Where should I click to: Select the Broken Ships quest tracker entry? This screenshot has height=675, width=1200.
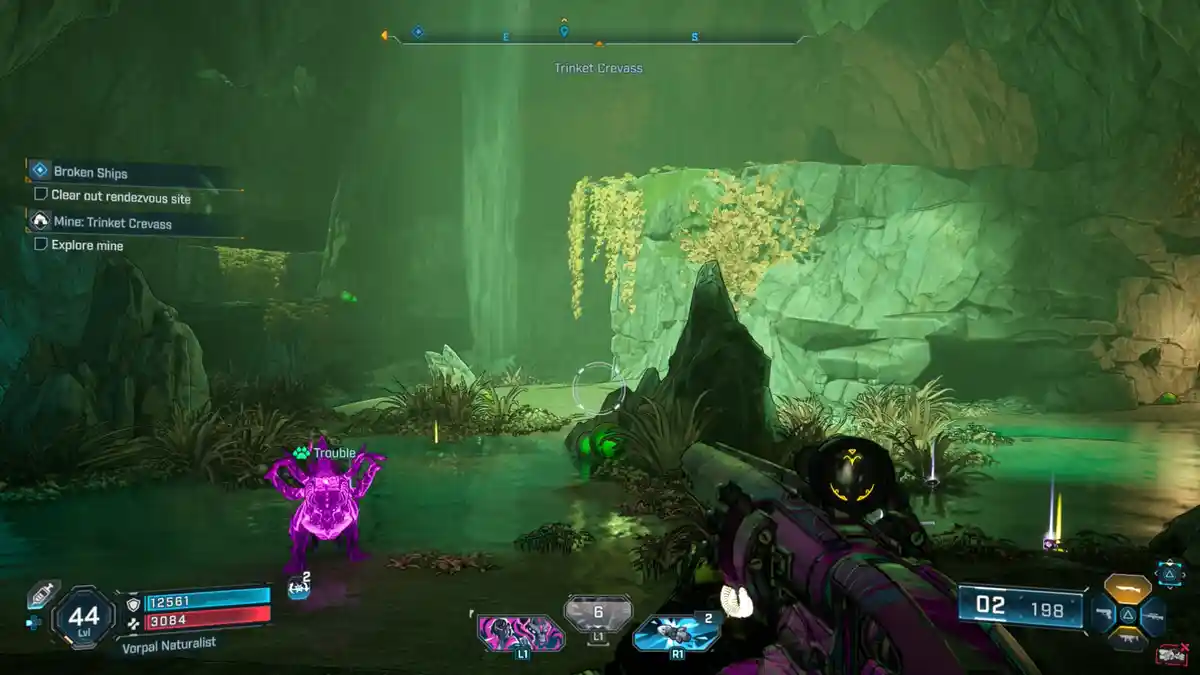[90, 172]
